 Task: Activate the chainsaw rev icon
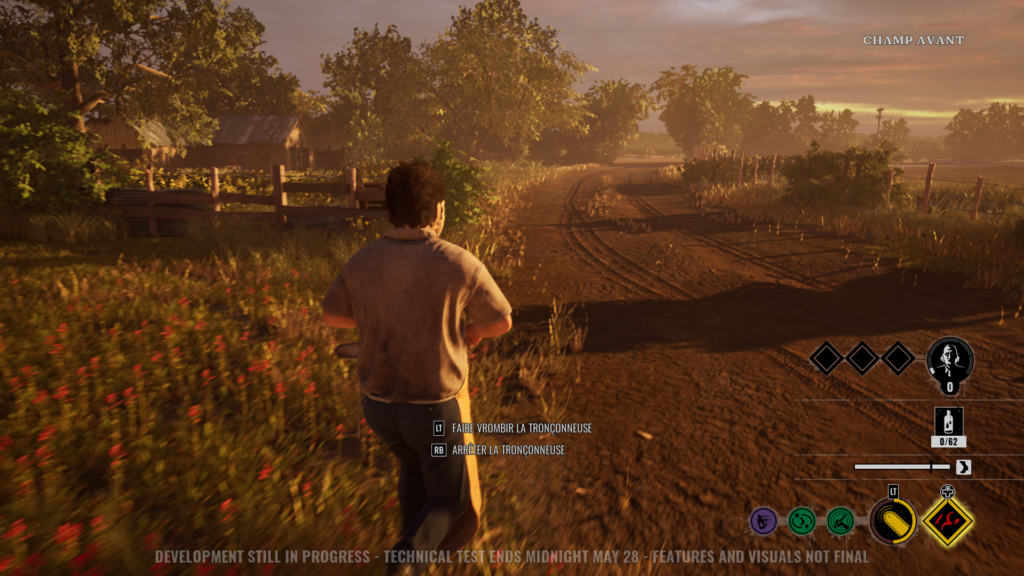point(892,521)
